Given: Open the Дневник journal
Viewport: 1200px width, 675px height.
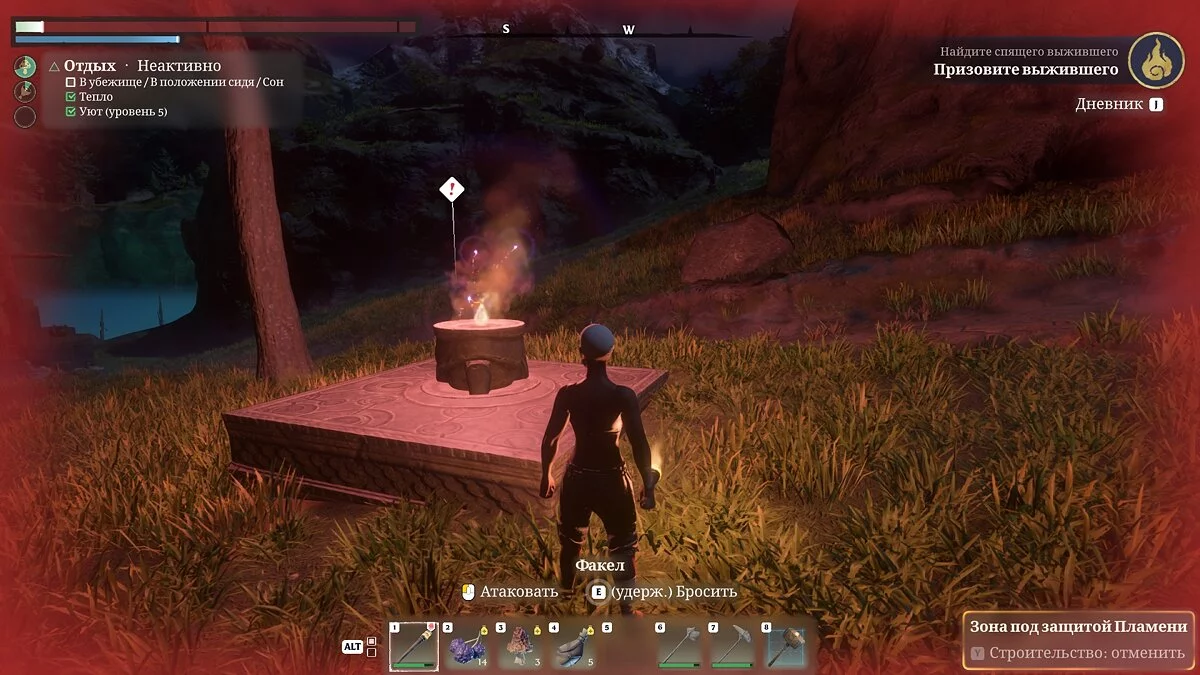Looking at the screenshot, I should click(x=1119, y=104).
